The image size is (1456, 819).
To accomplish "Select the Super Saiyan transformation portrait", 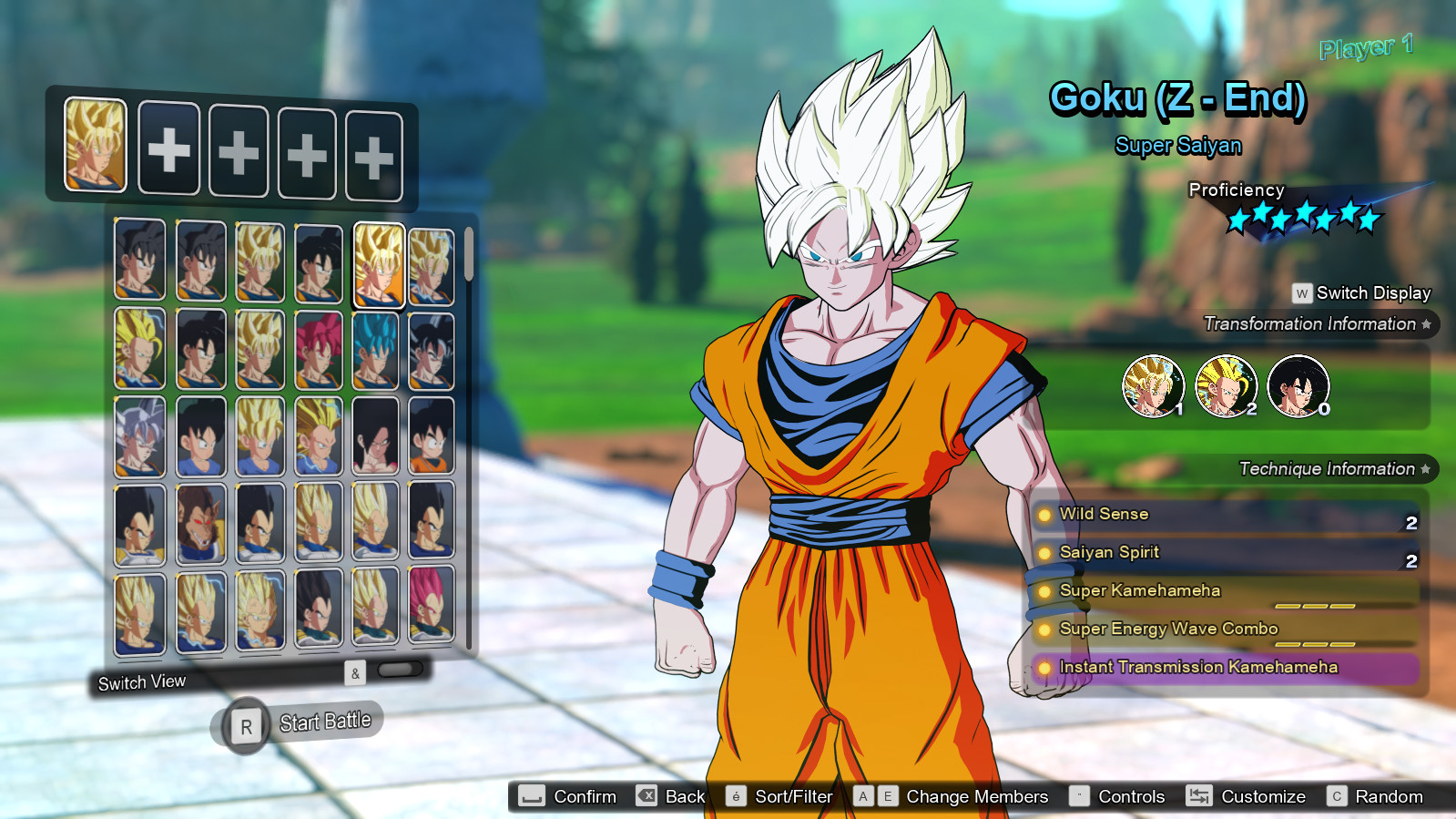I will click(1153, 386).
